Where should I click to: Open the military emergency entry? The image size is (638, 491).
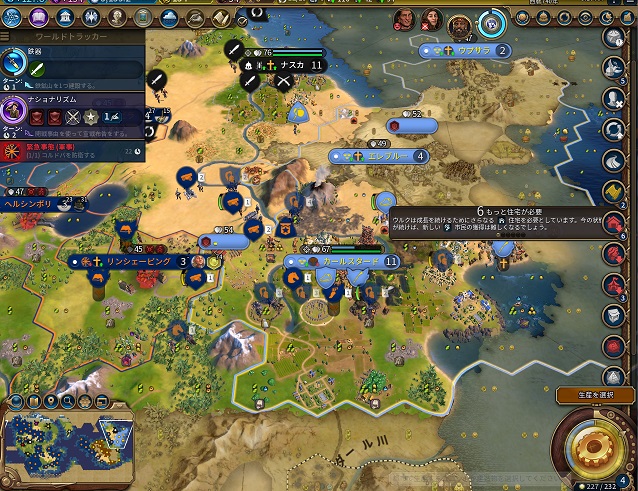(x=70, y=151)
